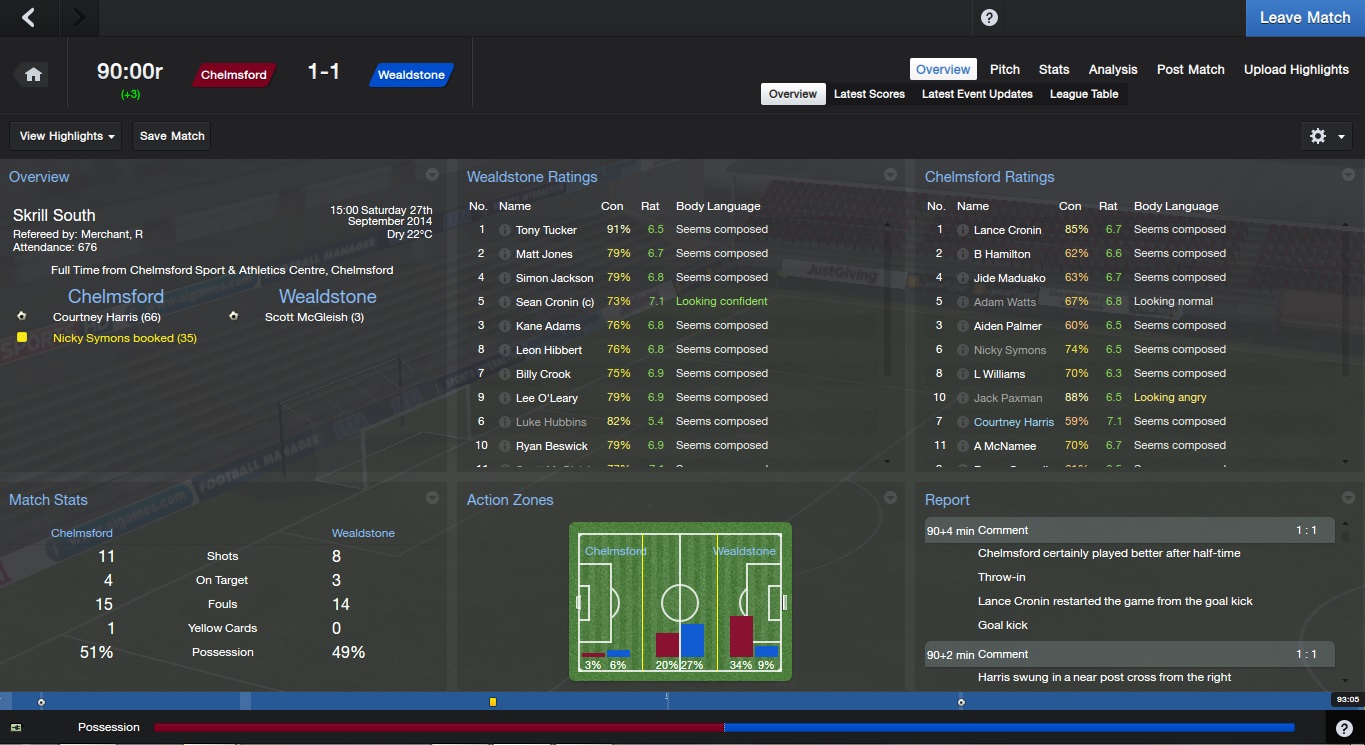Open Courtney Harris in Chelmsford Ratings
The height and width of the screenshot is (745, 1365).
click(1013, 422)
